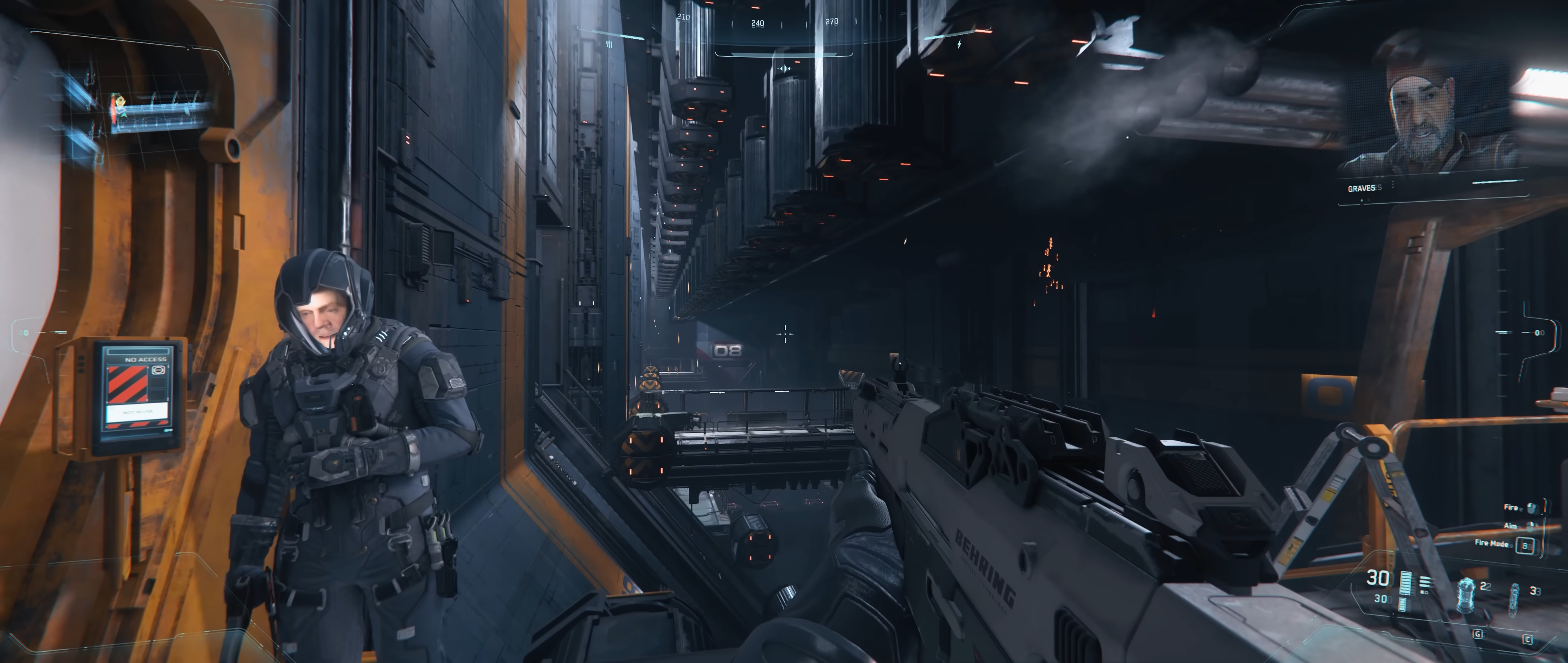Select the frag grenade icon showing 22
The height and width of the screenshot is (663, 1568).
point(1466,595)
